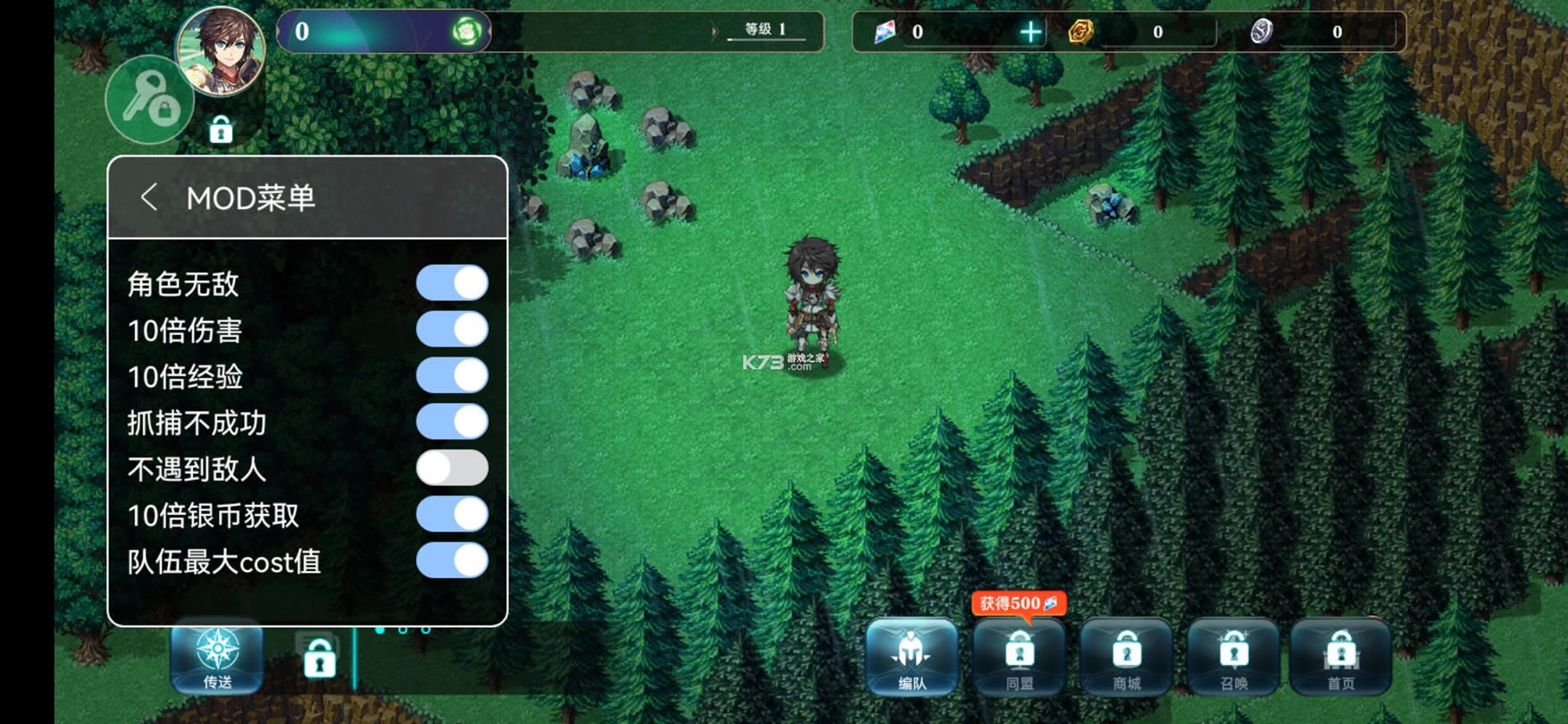Viewport: 1568px width, 724px height.
Task: Switch off 抓捕不成功
Action: tap(452, 422)
